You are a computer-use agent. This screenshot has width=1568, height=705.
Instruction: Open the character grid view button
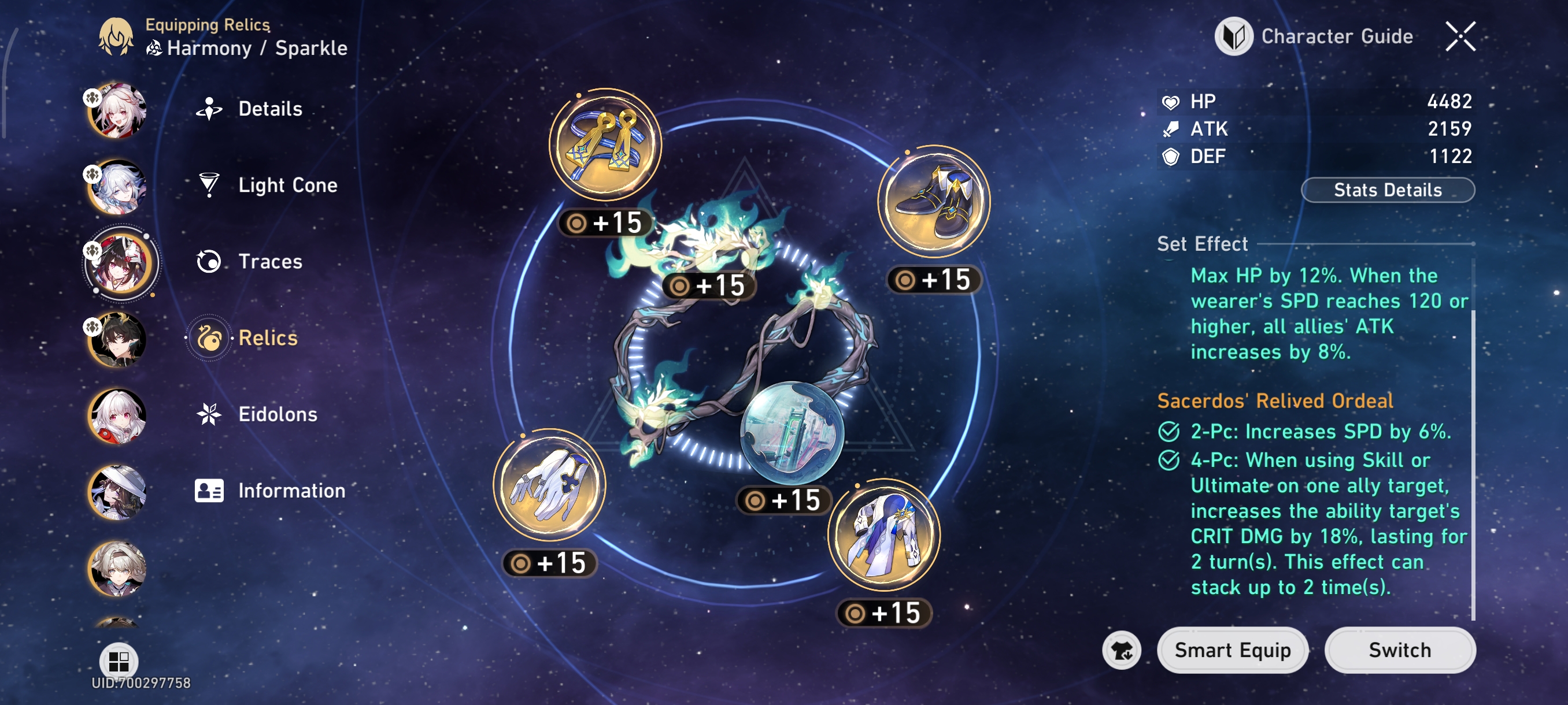click(118, 660)
